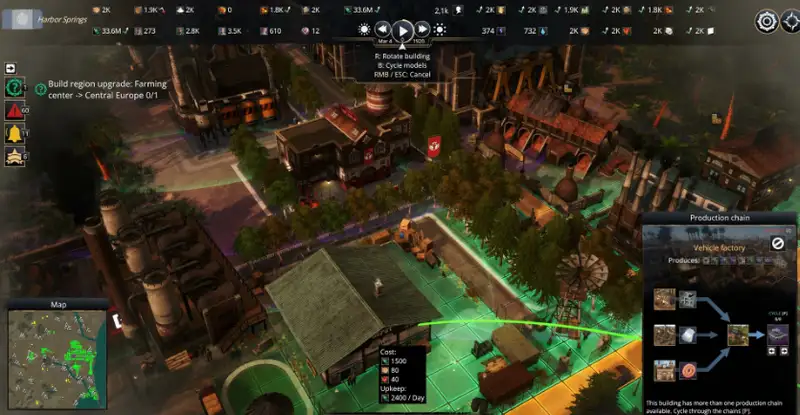Open the gear settings button
800x415 pixels.
pos(767,21)
